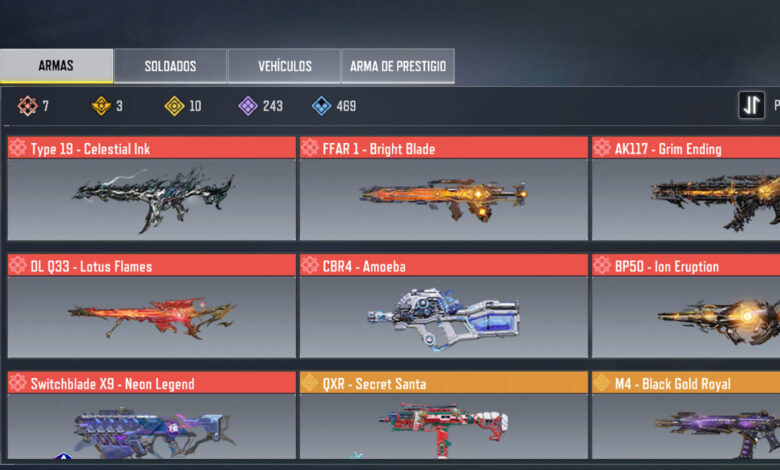Select Switchblade X9 - Neon Legend
The image size is (780, 470).
(x=151, y=416)
